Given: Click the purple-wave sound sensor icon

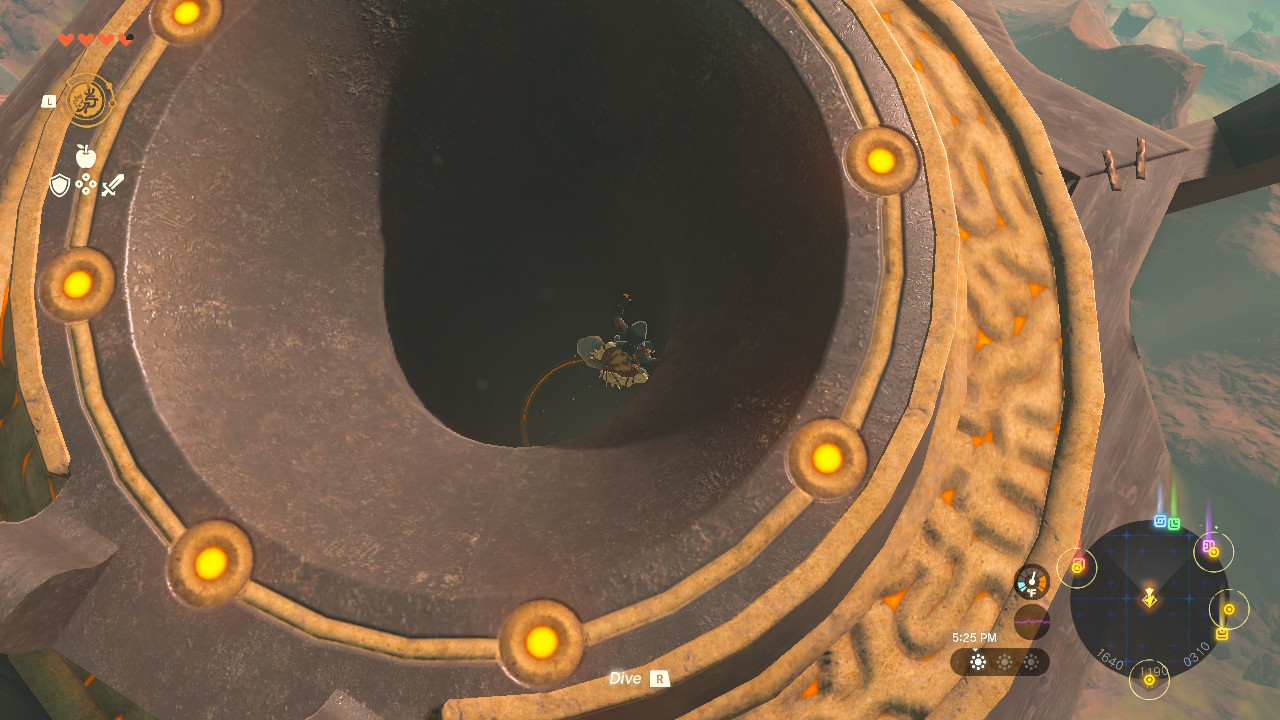Looking at the screenshot, I should pyautogui.click(x=1031, y=622).
